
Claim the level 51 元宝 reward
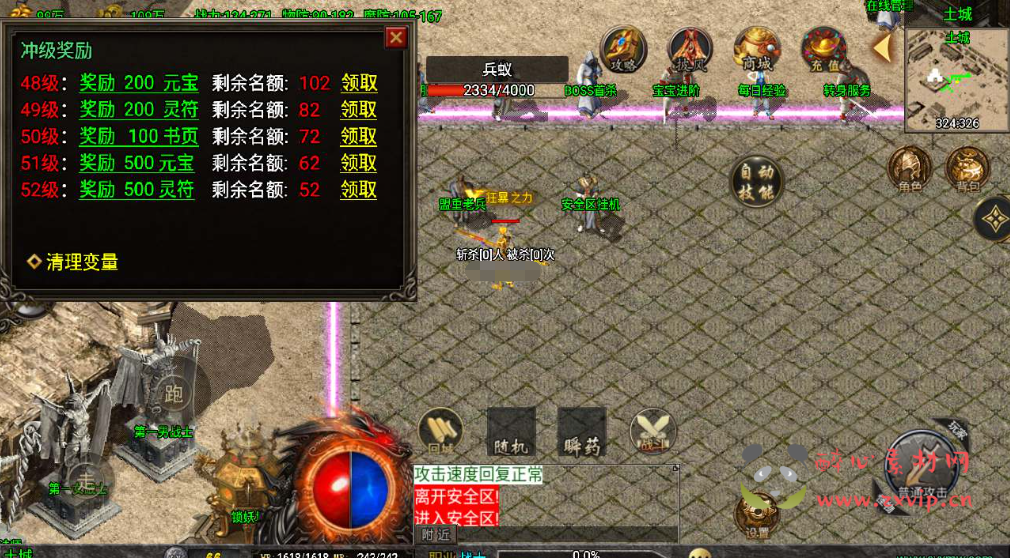tap(359, 163)
